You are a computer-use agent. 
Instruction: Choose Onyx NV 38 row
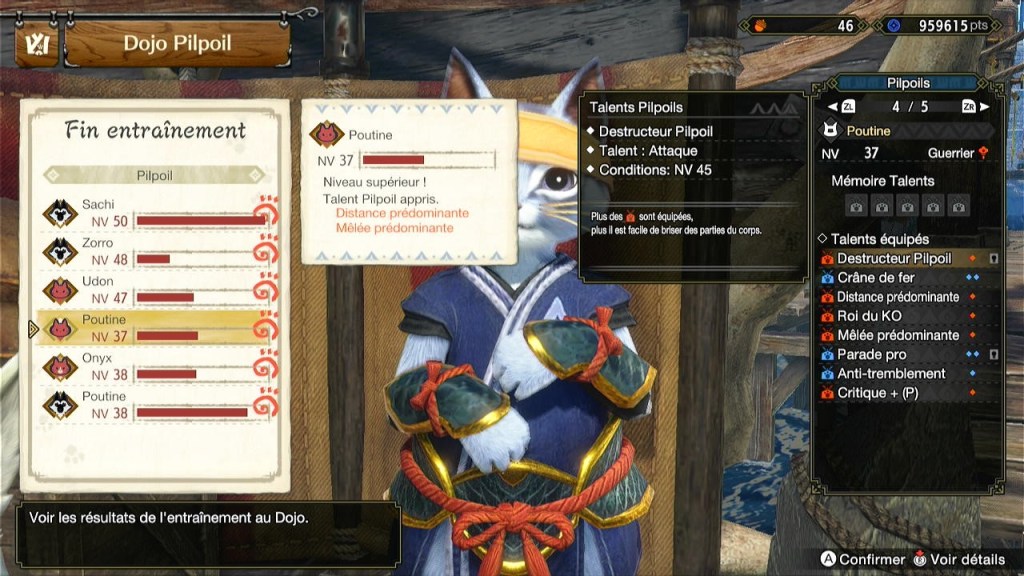[x=155, y=366]
